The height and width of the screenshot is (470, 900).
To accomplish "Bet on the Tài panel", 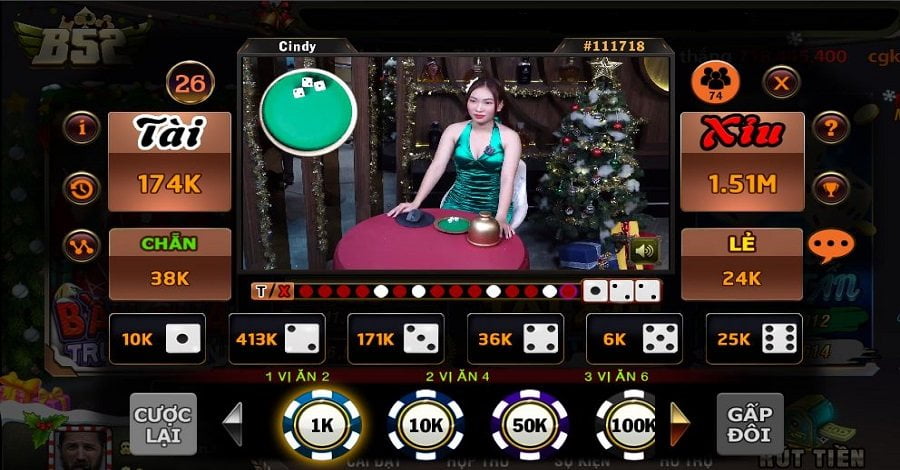I will click(x=183, y=160).
